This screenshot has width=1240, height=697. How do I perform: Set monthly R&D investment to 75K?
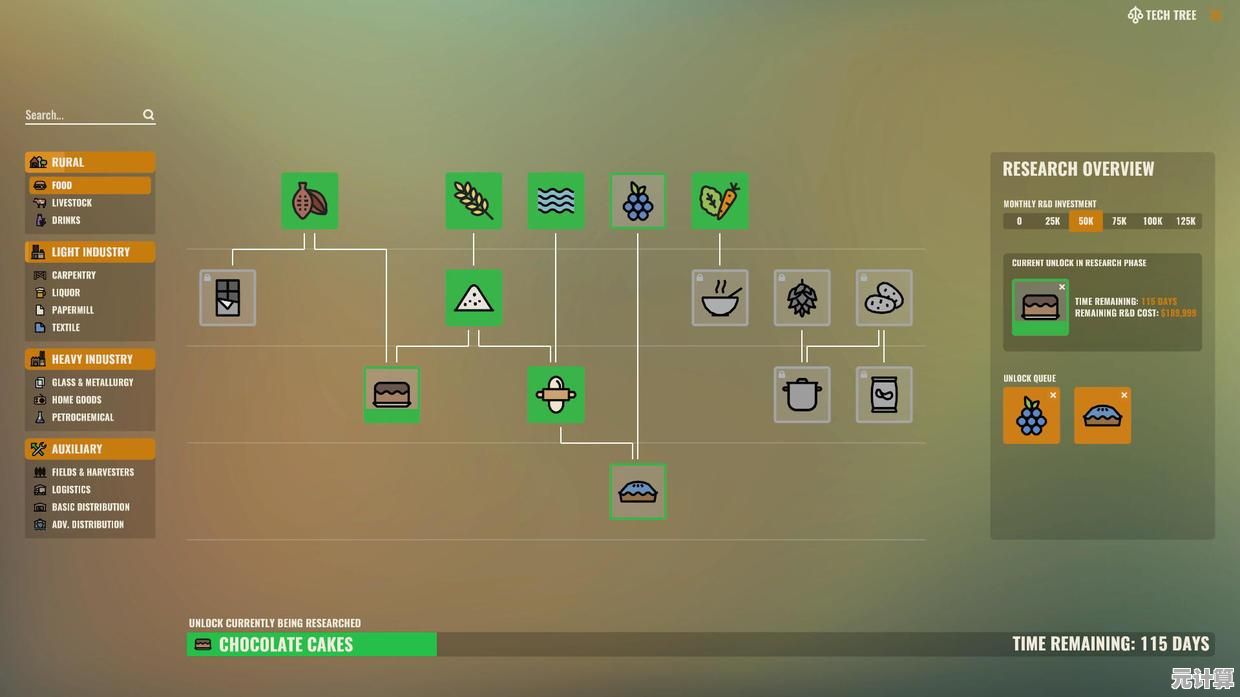(1119, 221)
